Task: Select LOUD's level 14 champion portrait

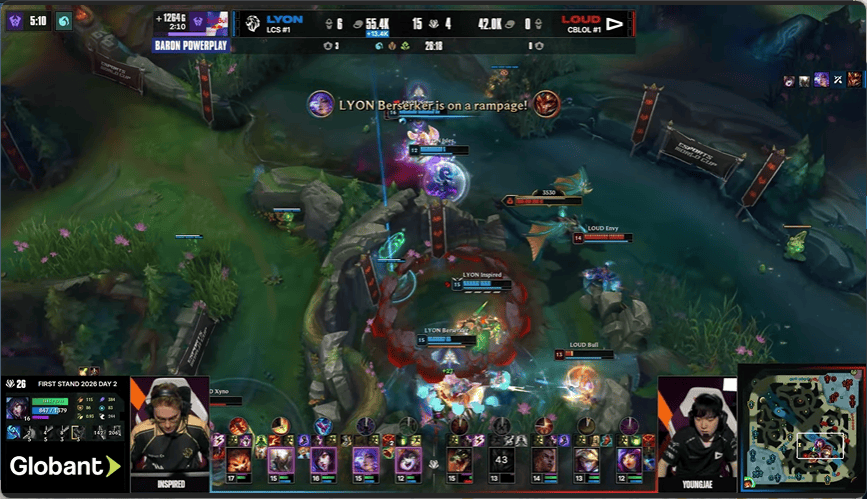Action: point(543,460)
